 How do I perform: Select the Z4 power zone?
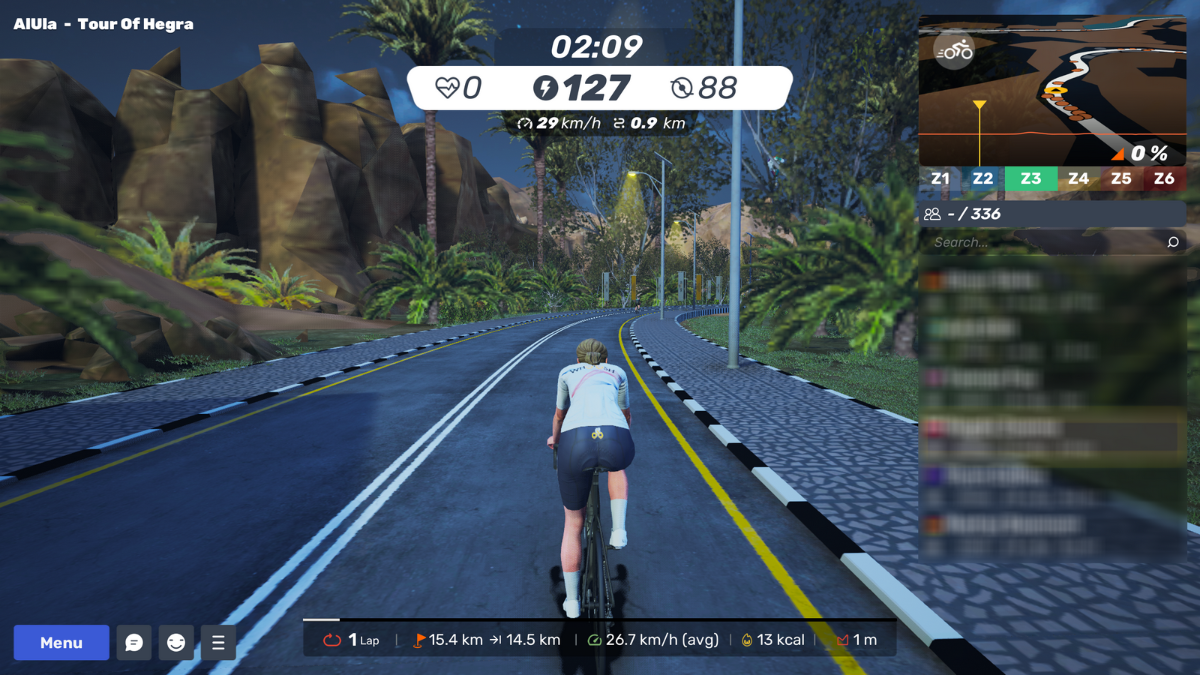tap(1078, 179)
